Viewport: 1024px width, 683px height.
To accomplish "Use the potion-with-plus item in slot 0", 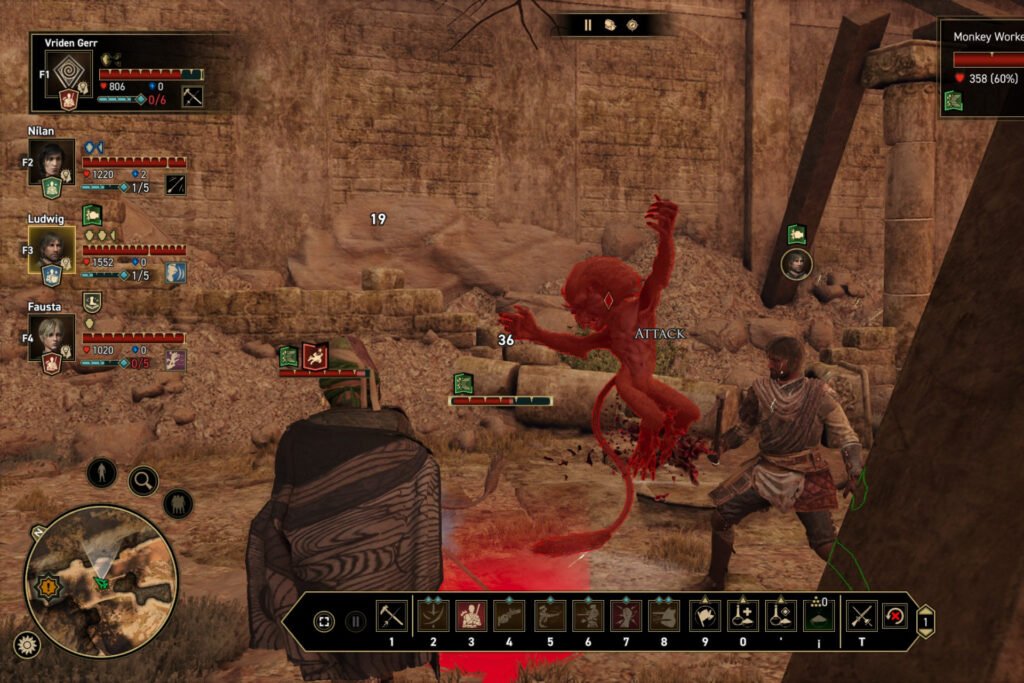I will (743, 616).
